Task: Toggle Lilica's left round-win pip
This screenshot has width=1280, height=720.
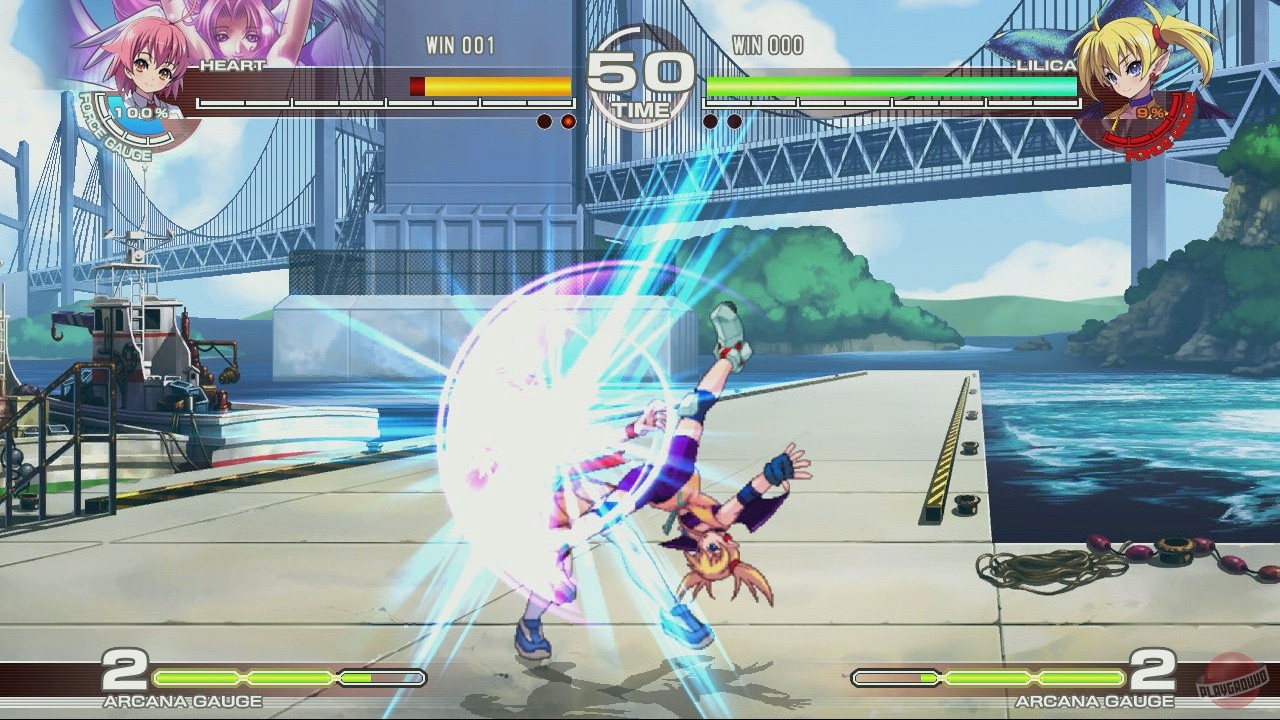Action: [x=711, y=119]
